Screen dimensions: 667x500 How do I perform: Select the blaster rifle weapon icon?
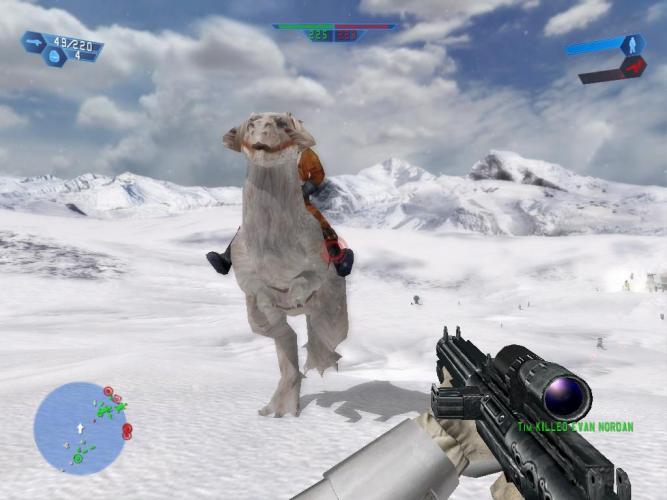click(x=34, y=41)
